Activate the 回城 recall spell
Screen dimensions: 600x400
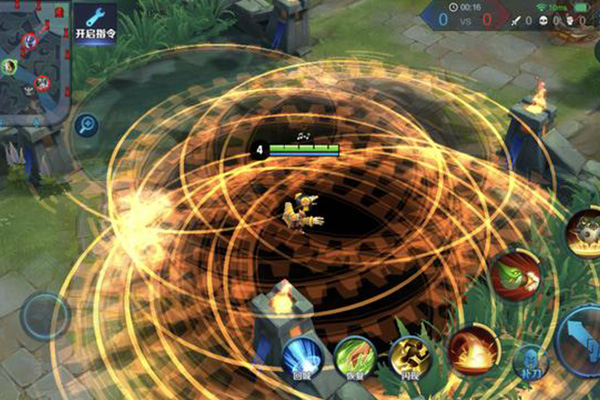(x=302, y=358)
